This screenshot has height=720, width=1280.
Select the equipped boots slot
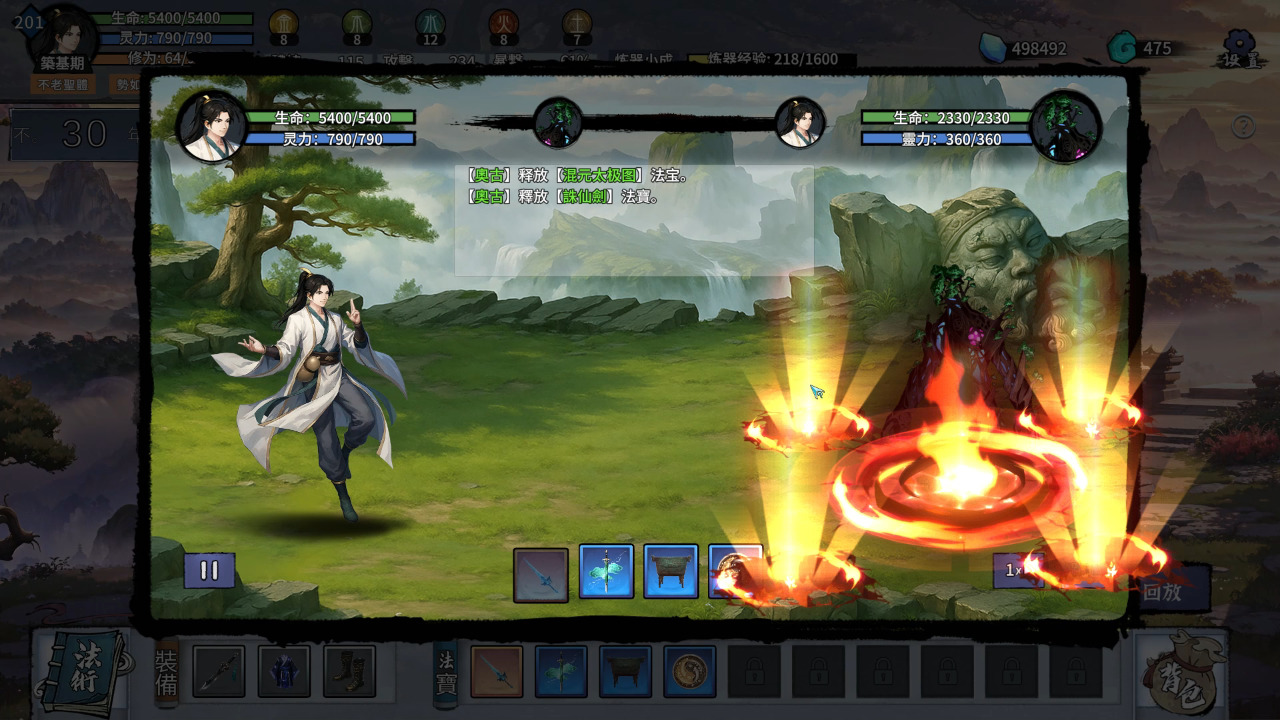click(x=349, y=671)
